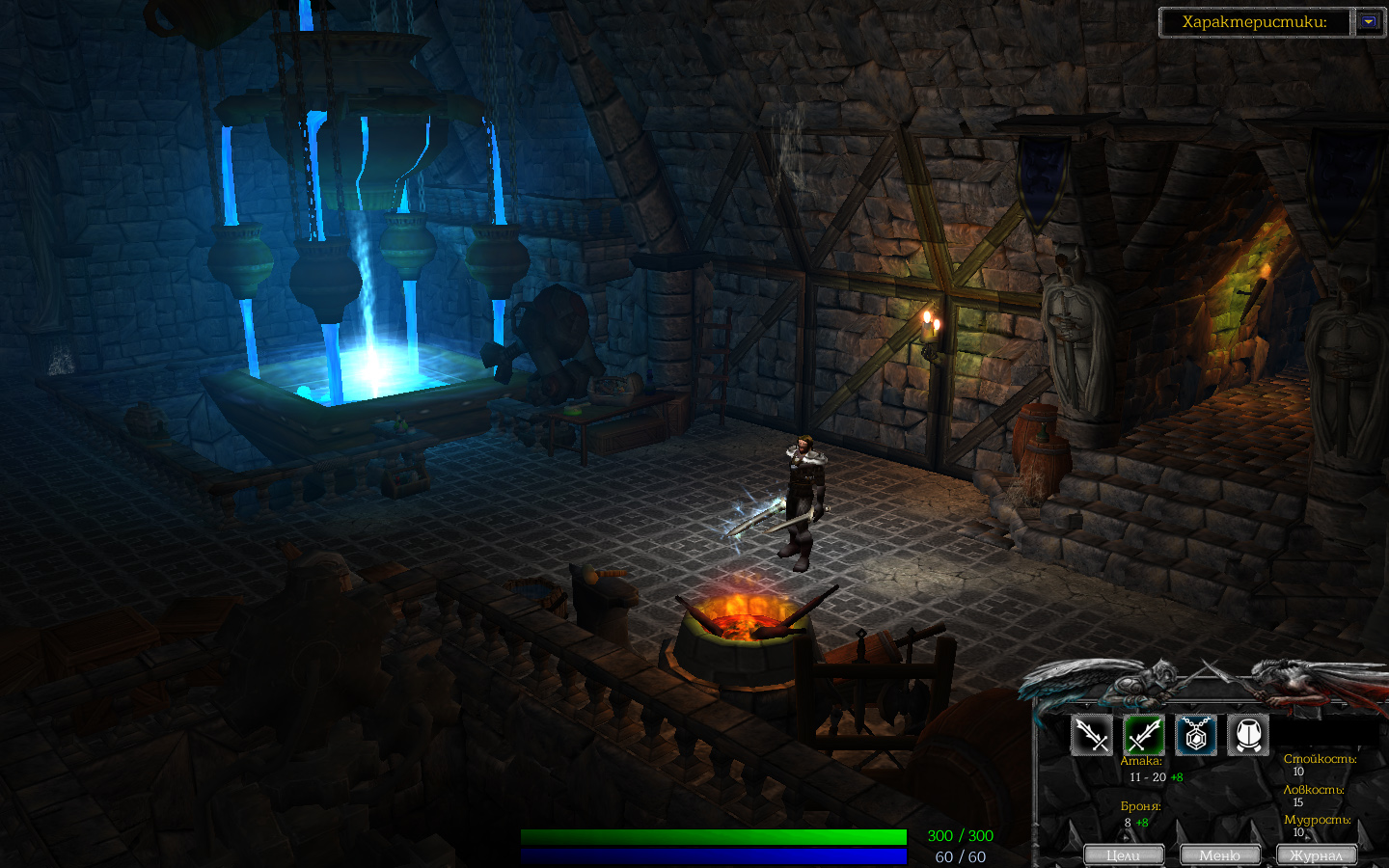Expand the Характеристики panel arrow
The width and height of the screenshot is (1389, 868).
click(x=1369, y=21)
